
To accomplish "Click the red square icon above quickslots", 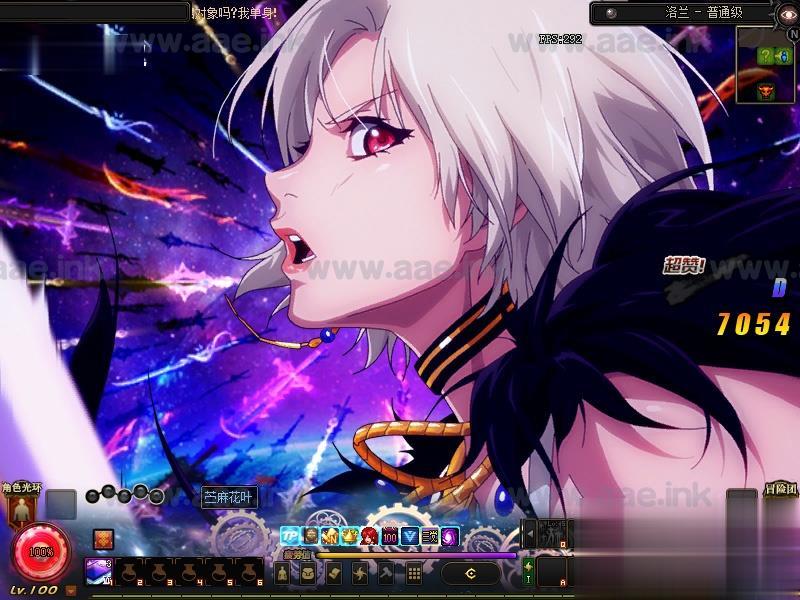I will click(103, 538).
